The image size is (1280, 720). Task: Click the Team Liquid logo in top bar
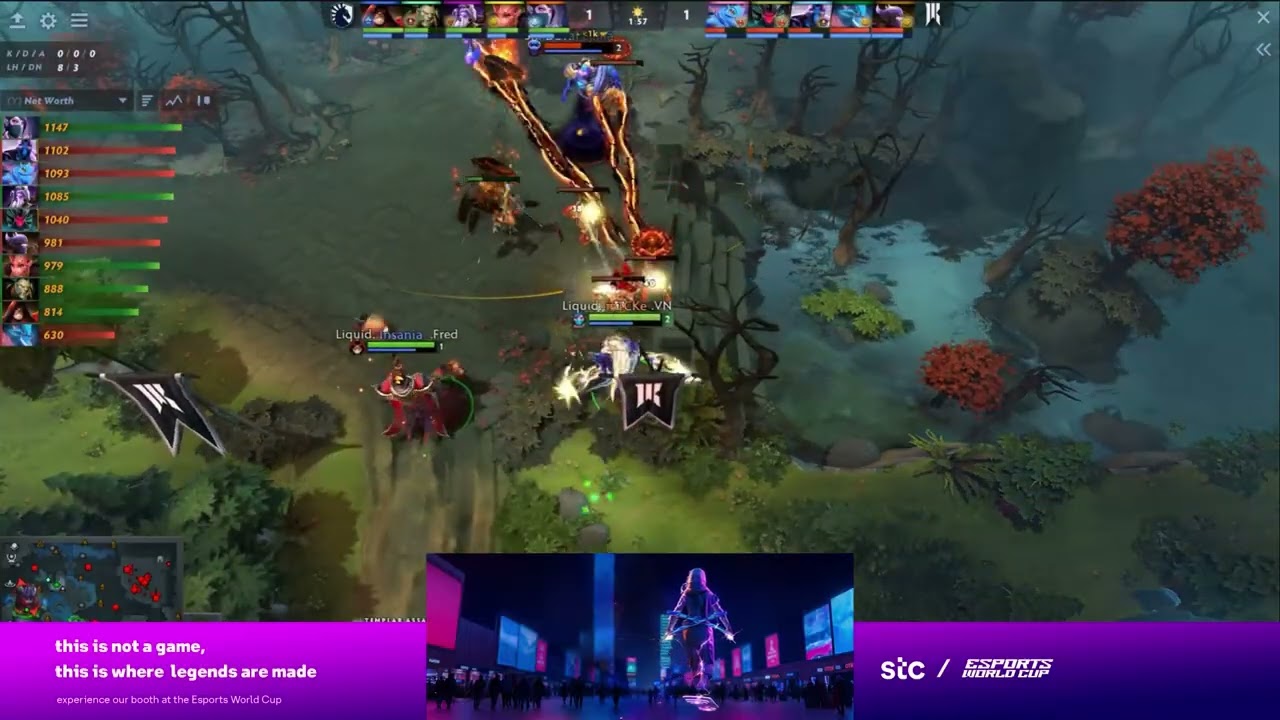coord(342,15)
